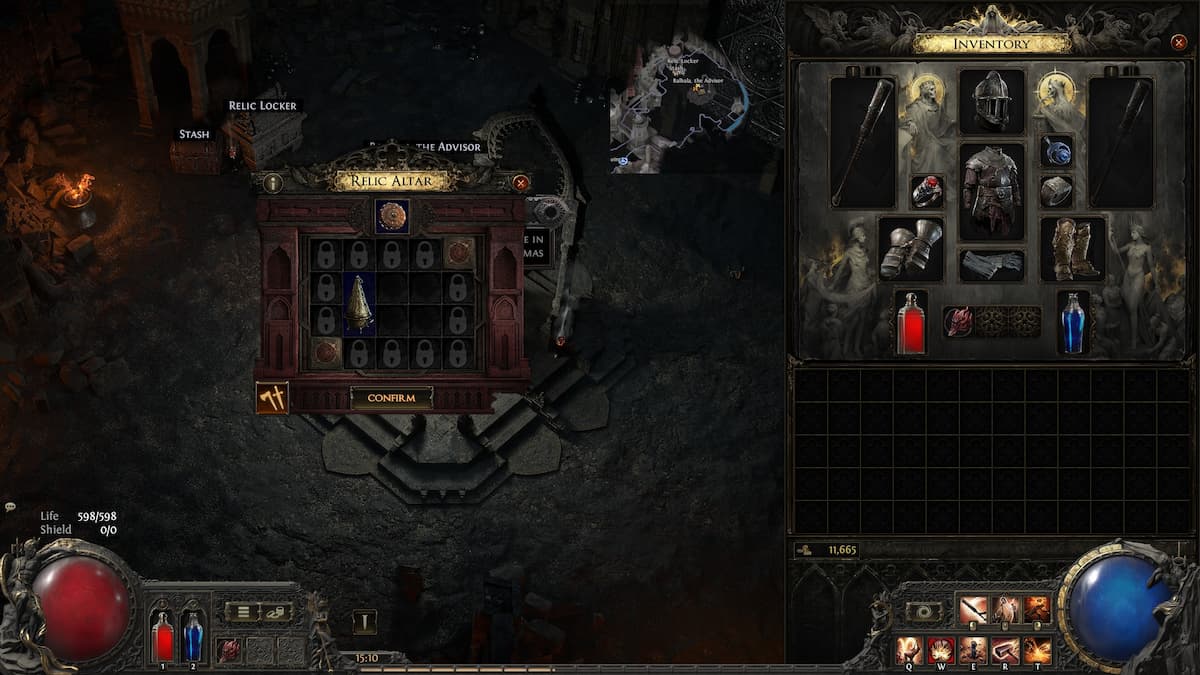Select the urn relic on the altar
This screenshot has width=1200, height=675.
[360, 303]
